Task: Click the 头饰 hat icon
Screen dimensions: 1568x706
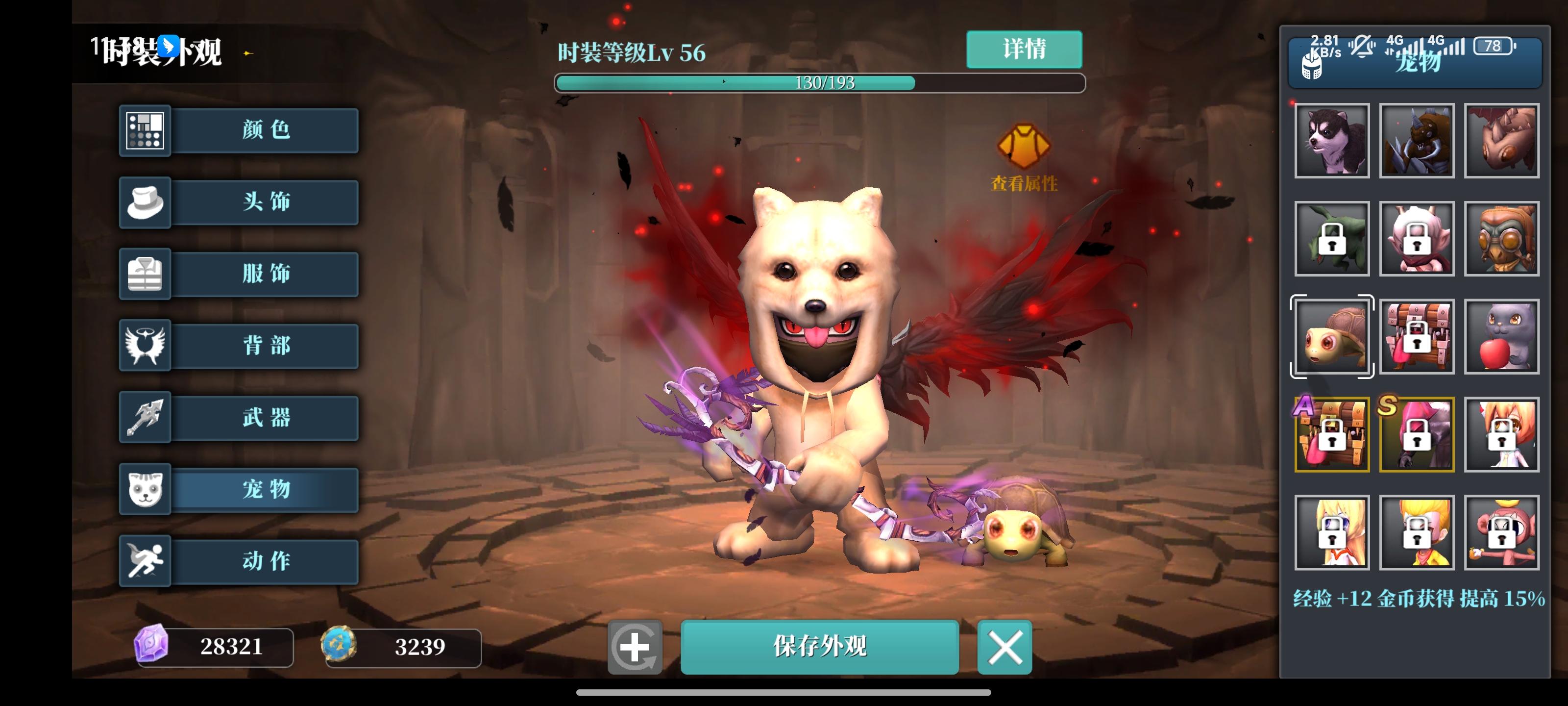Action: (x=145, y=202)
